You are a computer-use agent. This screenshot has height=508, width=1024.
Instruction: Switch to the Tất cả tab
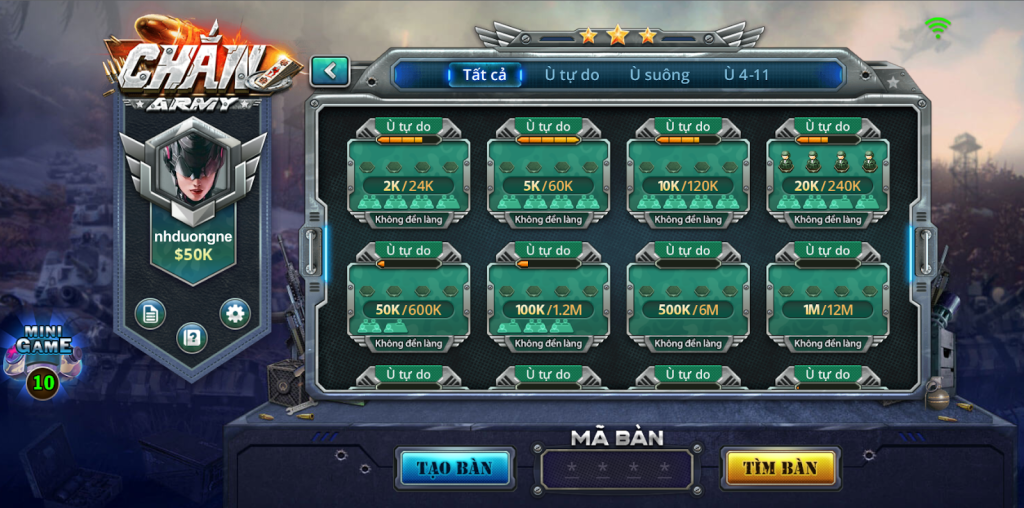pos(485,75)
